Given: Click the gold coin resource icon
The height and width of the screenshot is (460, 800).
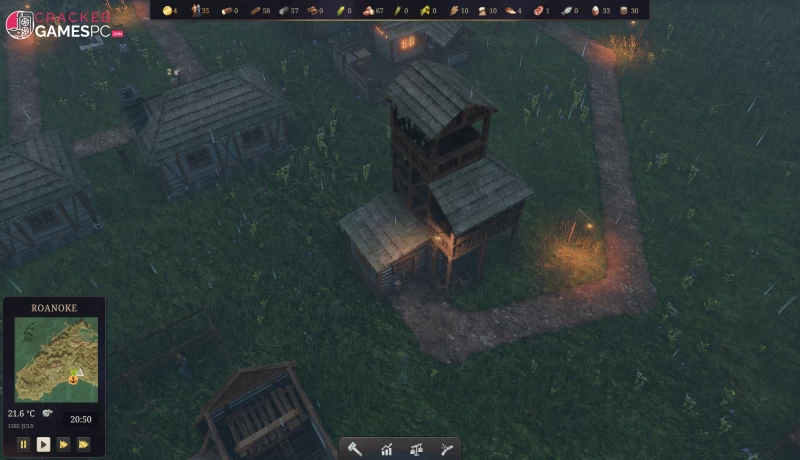Looking at the screenshot, I should tap(167, 10).
